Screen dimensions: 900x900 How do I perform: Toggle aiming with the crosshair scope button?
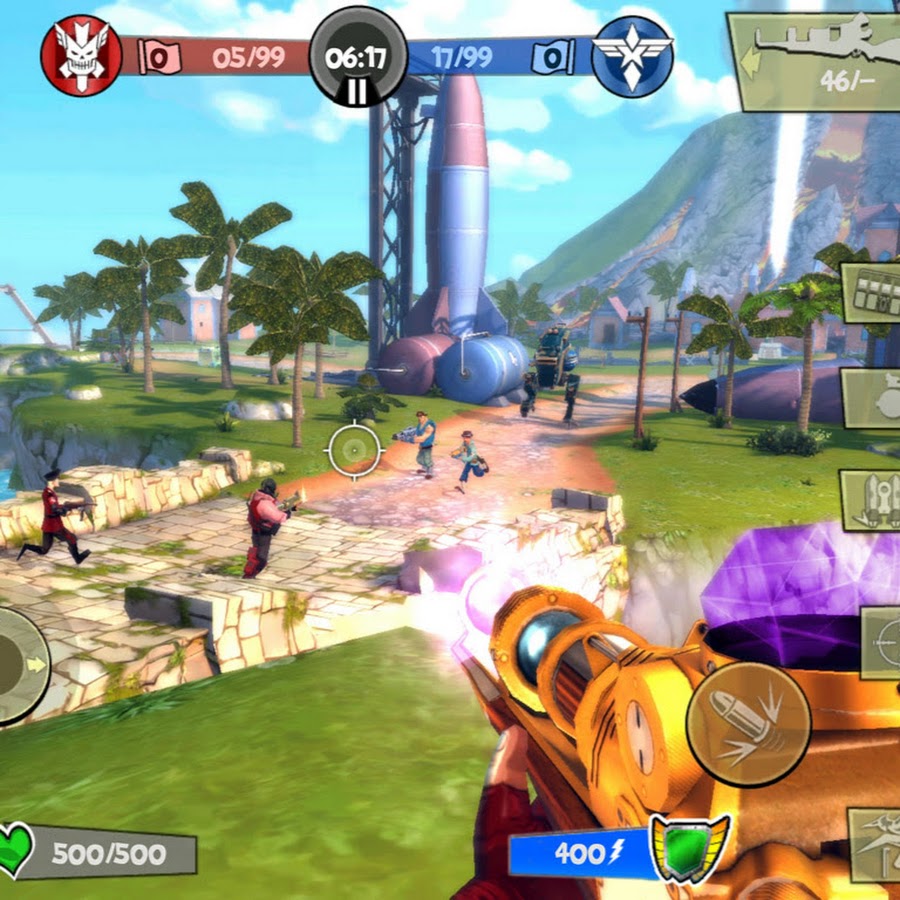click(x=882, y=642)
